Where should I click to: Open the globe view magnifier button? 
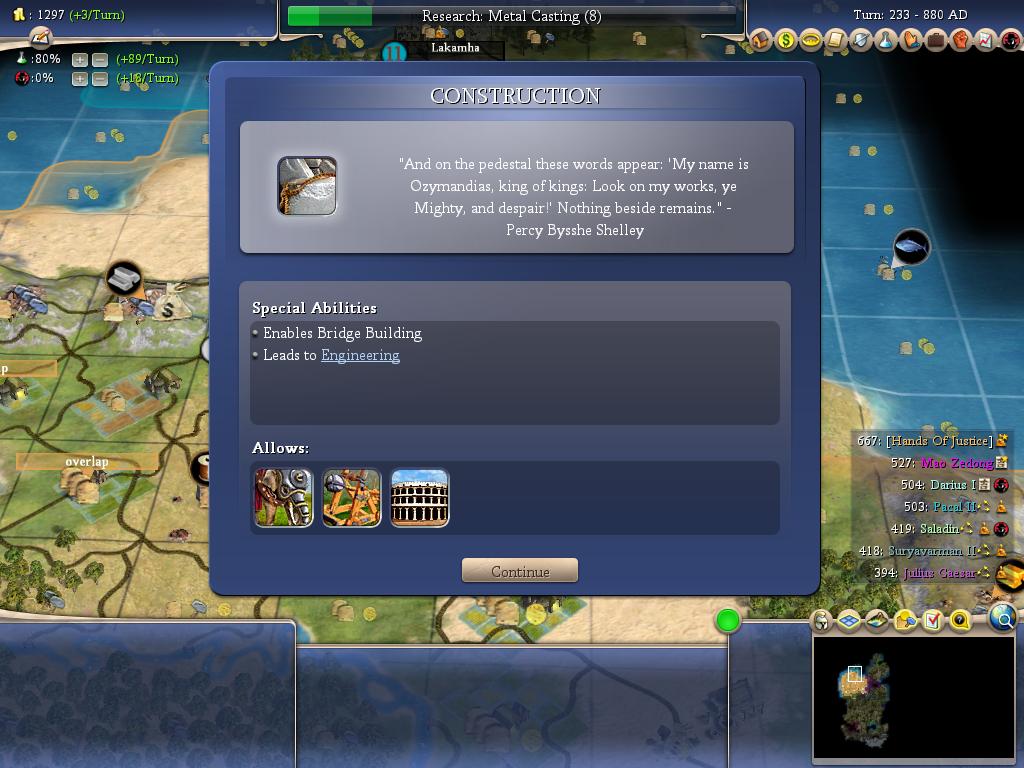1003,619
